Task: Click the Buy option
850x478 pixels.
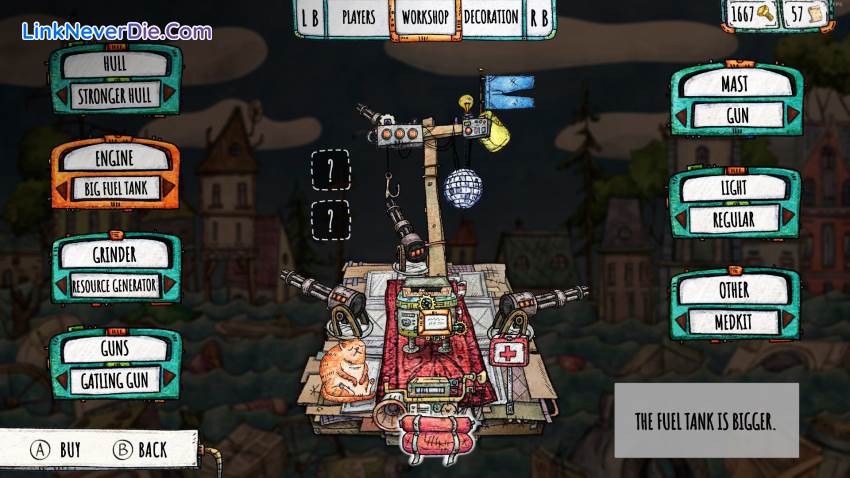Action: 58,450
